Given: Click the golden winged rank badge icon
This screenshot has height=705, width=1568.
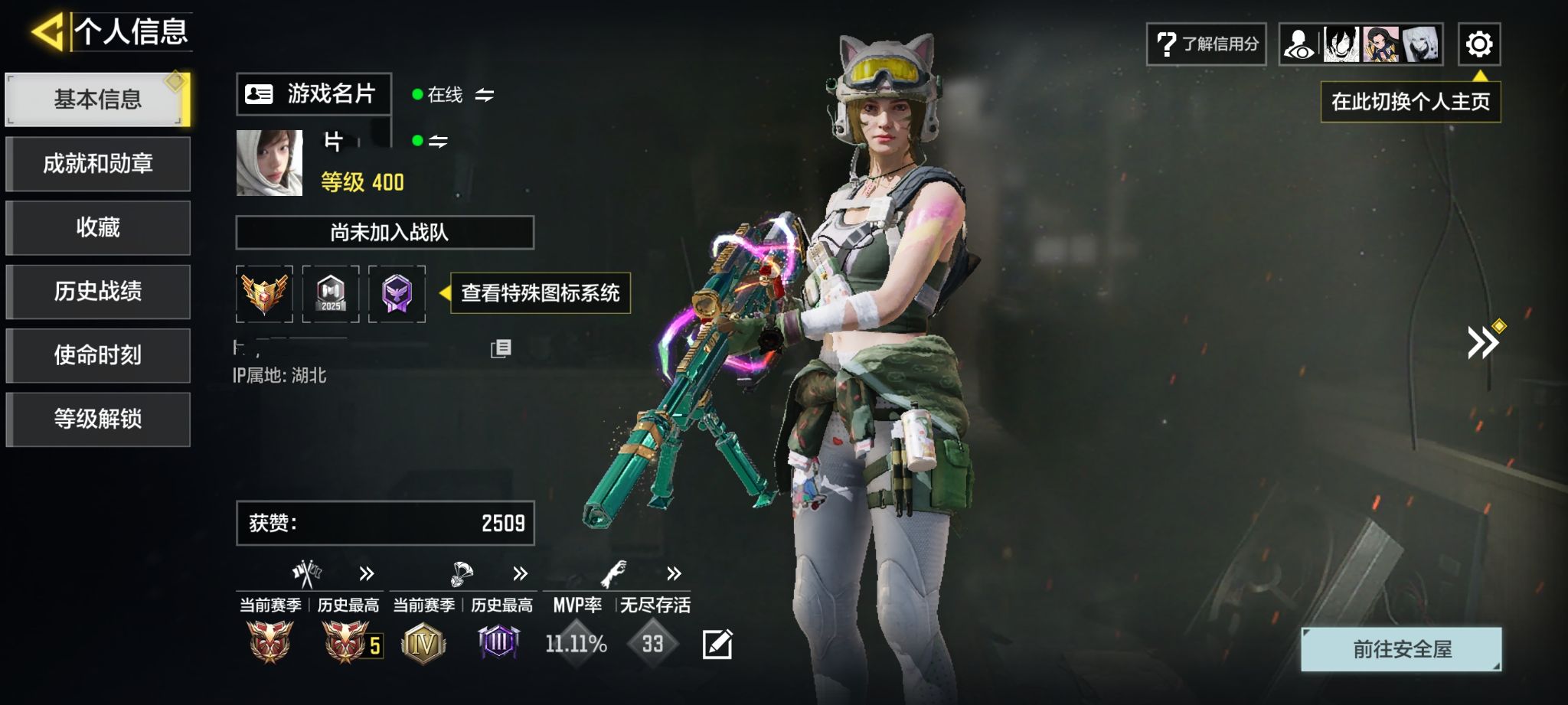Looking at the screenshot, I should 264,294.
